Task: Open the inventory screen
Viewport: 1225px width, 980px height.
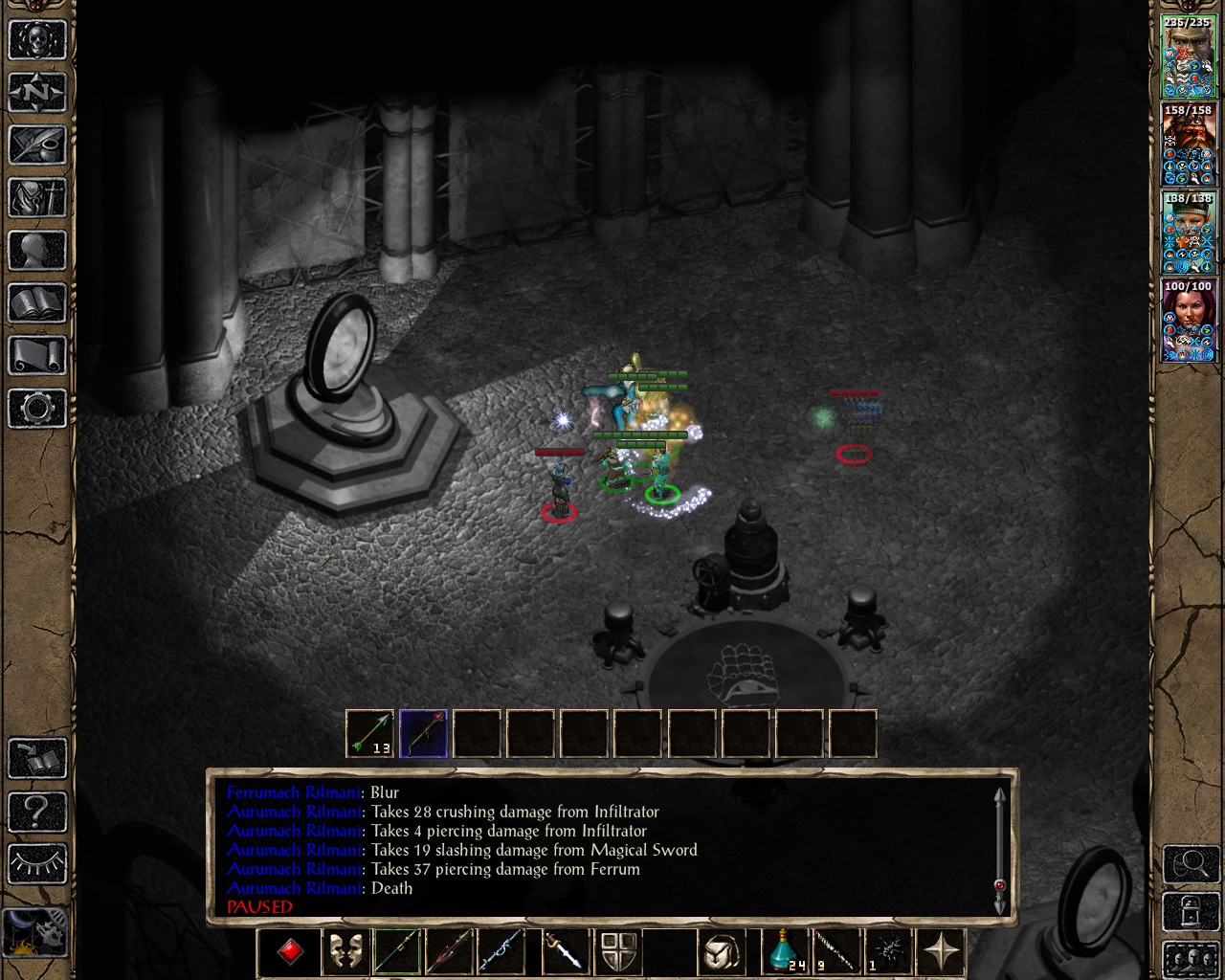Action: (x=37, y=198)
